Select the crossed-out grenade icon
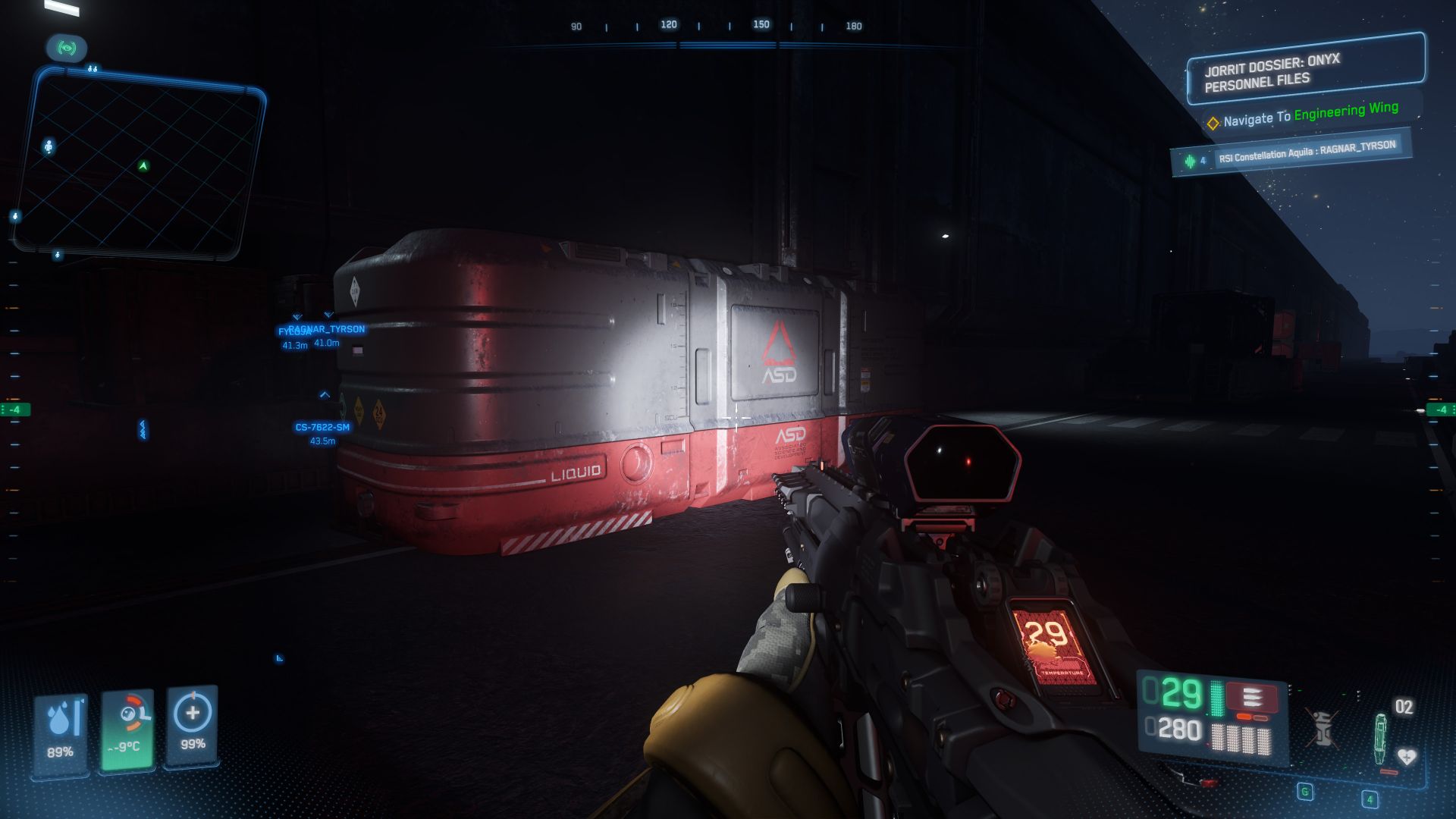Image resolution: width=1456 pixels, height=819 pixels. click(1322, 728)
